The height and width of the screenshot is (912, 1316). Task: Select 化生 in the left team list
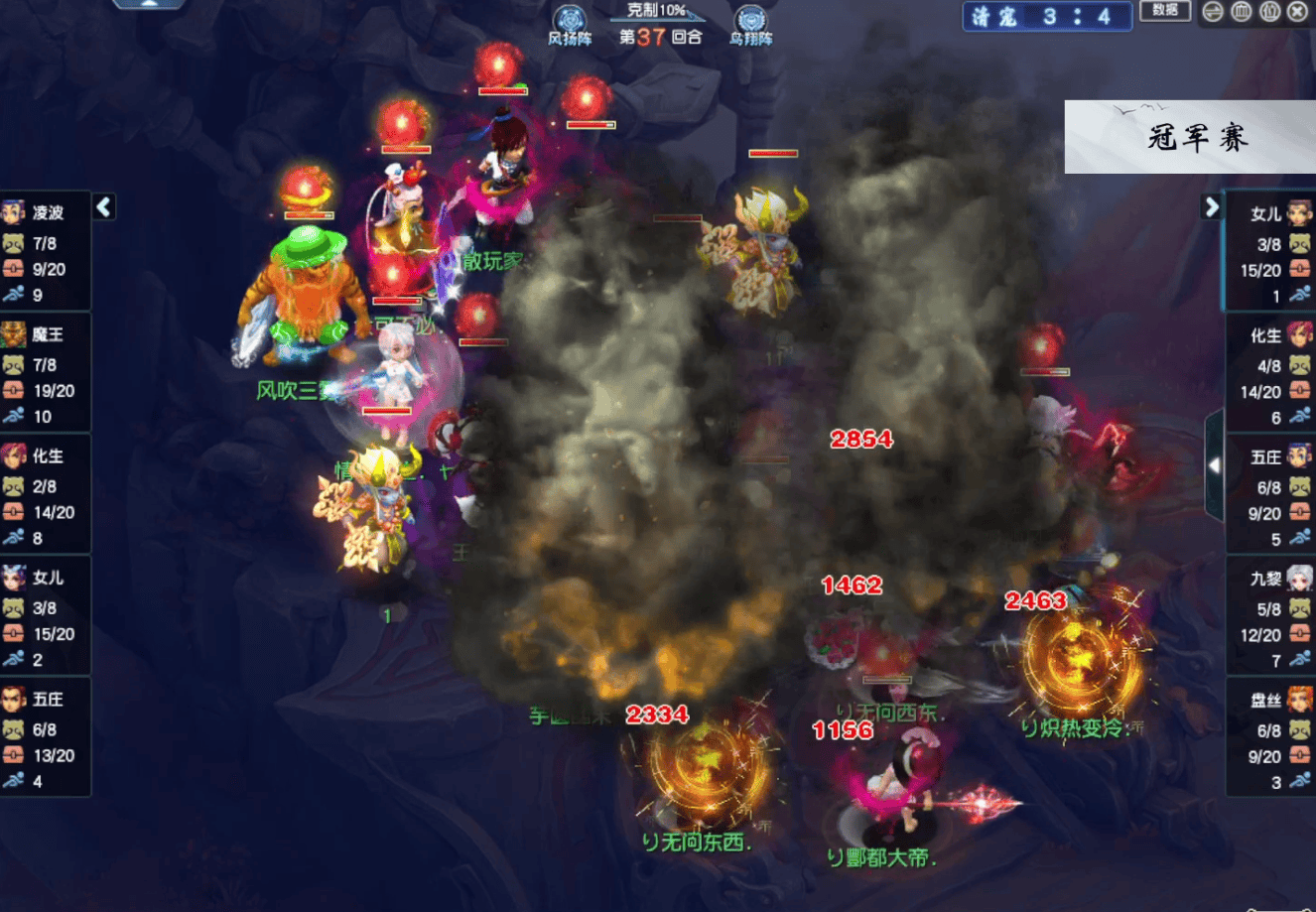point(46,495)
